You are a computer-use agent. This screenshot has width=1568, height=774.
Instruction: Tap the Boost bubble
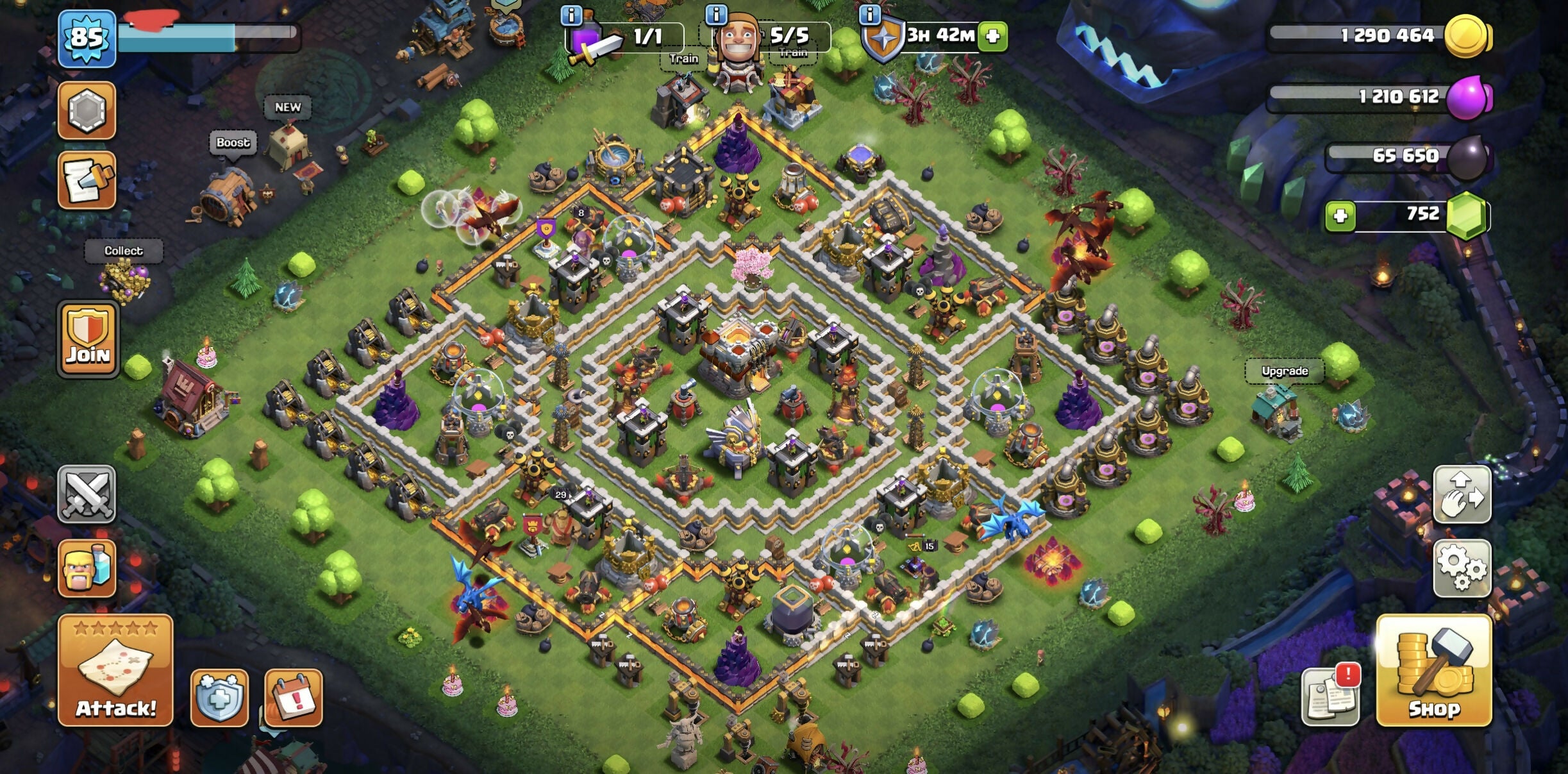click(x=233, y=142)
